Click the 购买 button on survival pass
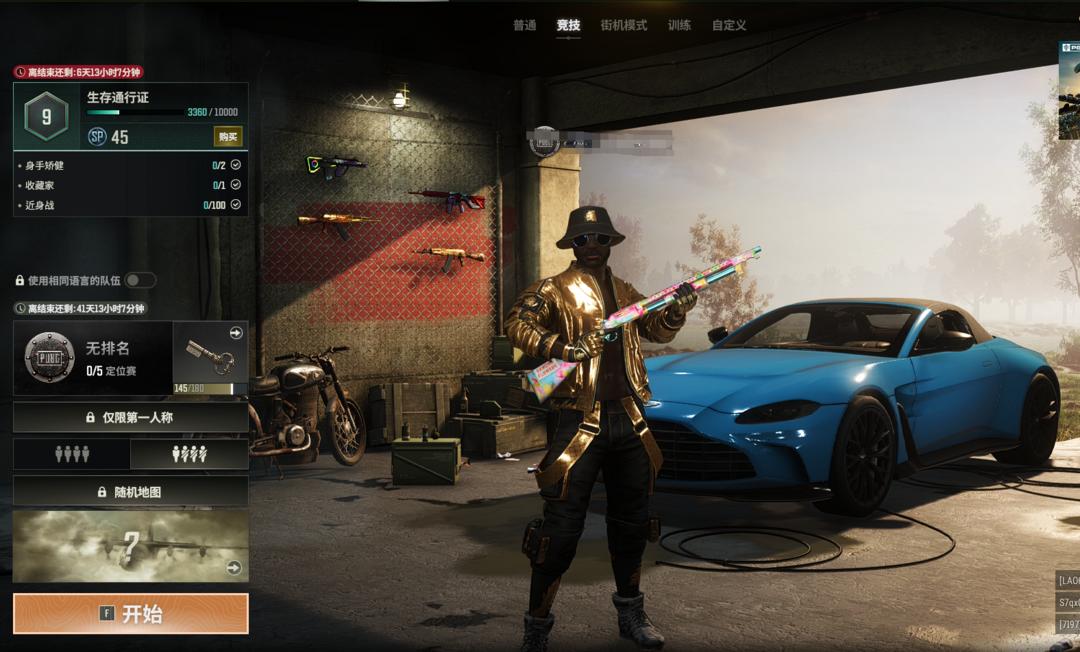 (x=228, y=137)
